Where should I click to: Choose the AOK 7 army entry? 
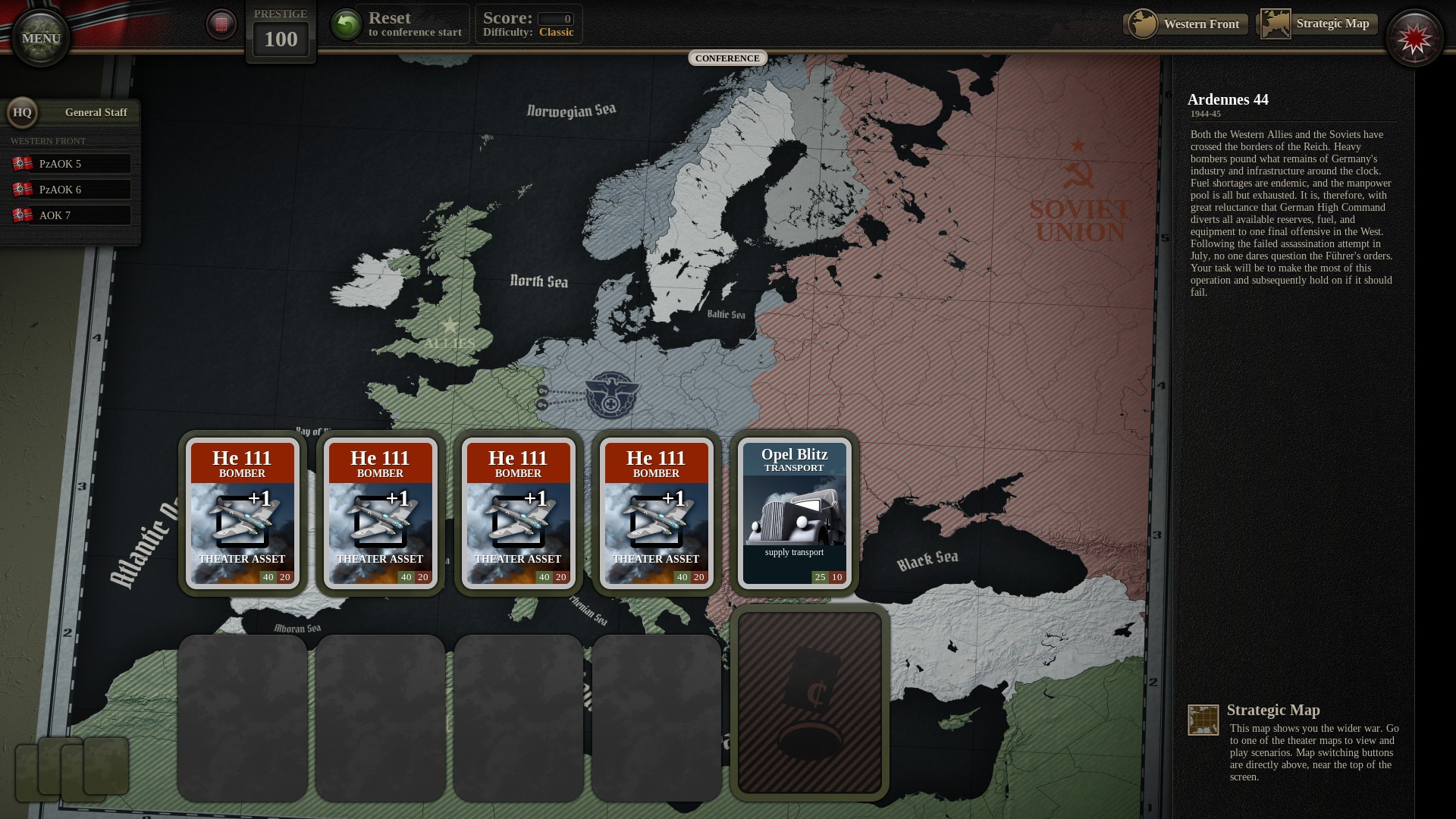coord(72,215)
